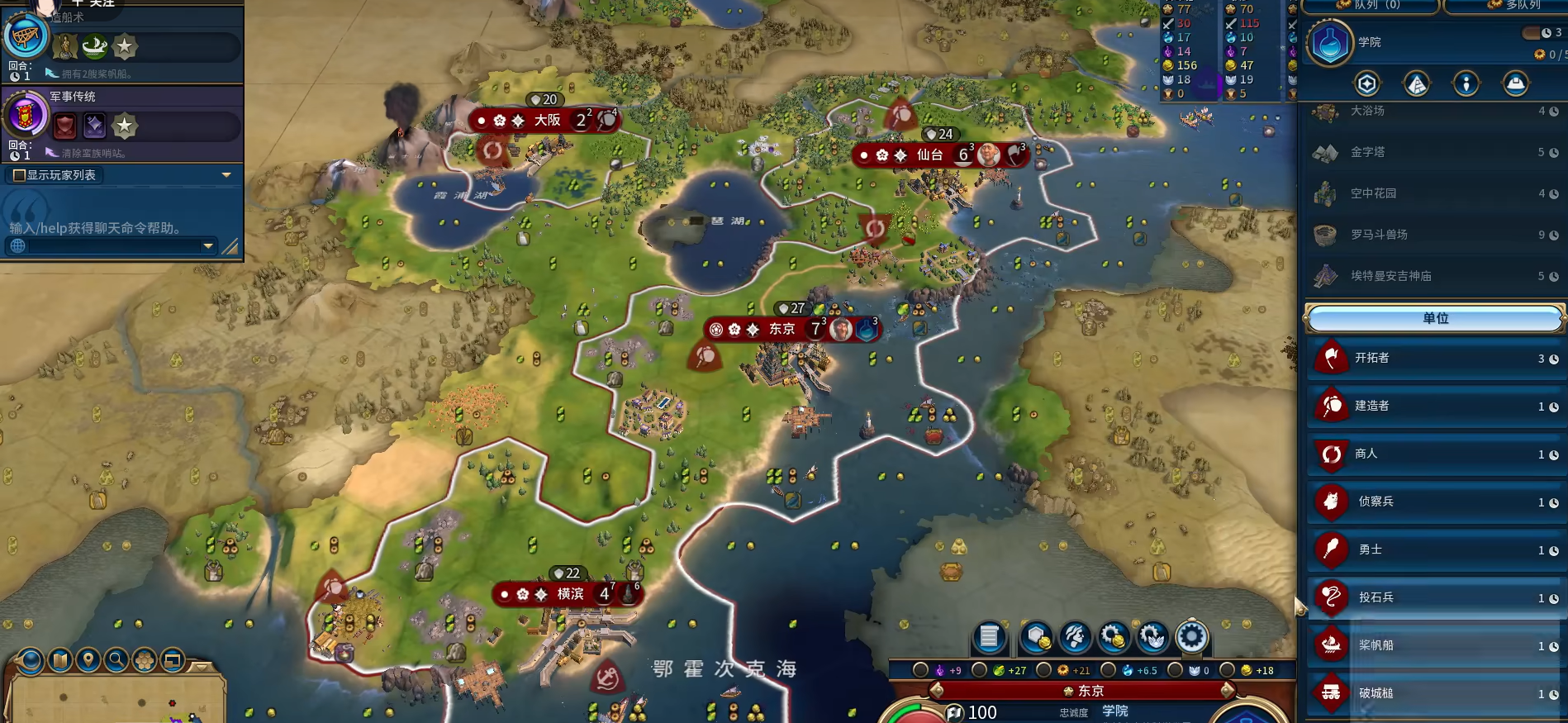Open the map pin placement tool
Image resolution: width=1568 pixels, height=723 pixels.
88,660
